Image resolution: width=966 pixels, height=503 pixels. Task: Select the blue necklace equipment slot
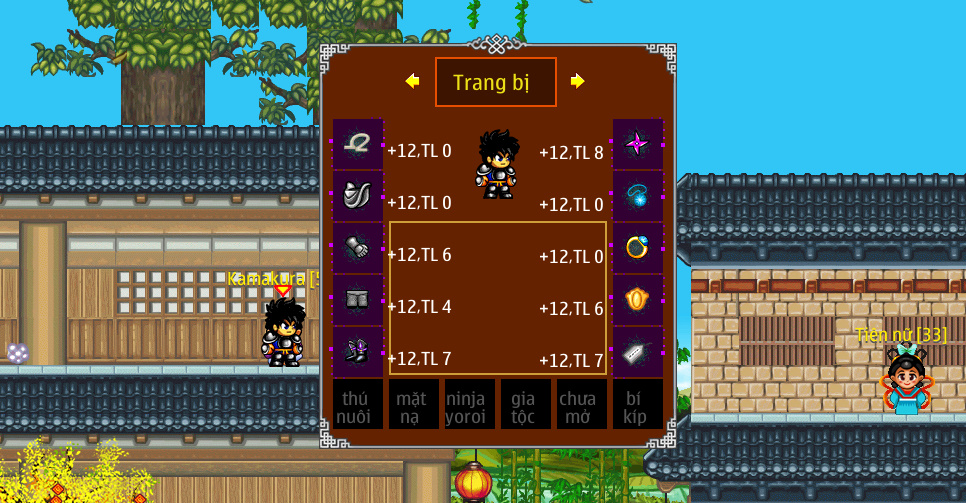pos(638,196)
